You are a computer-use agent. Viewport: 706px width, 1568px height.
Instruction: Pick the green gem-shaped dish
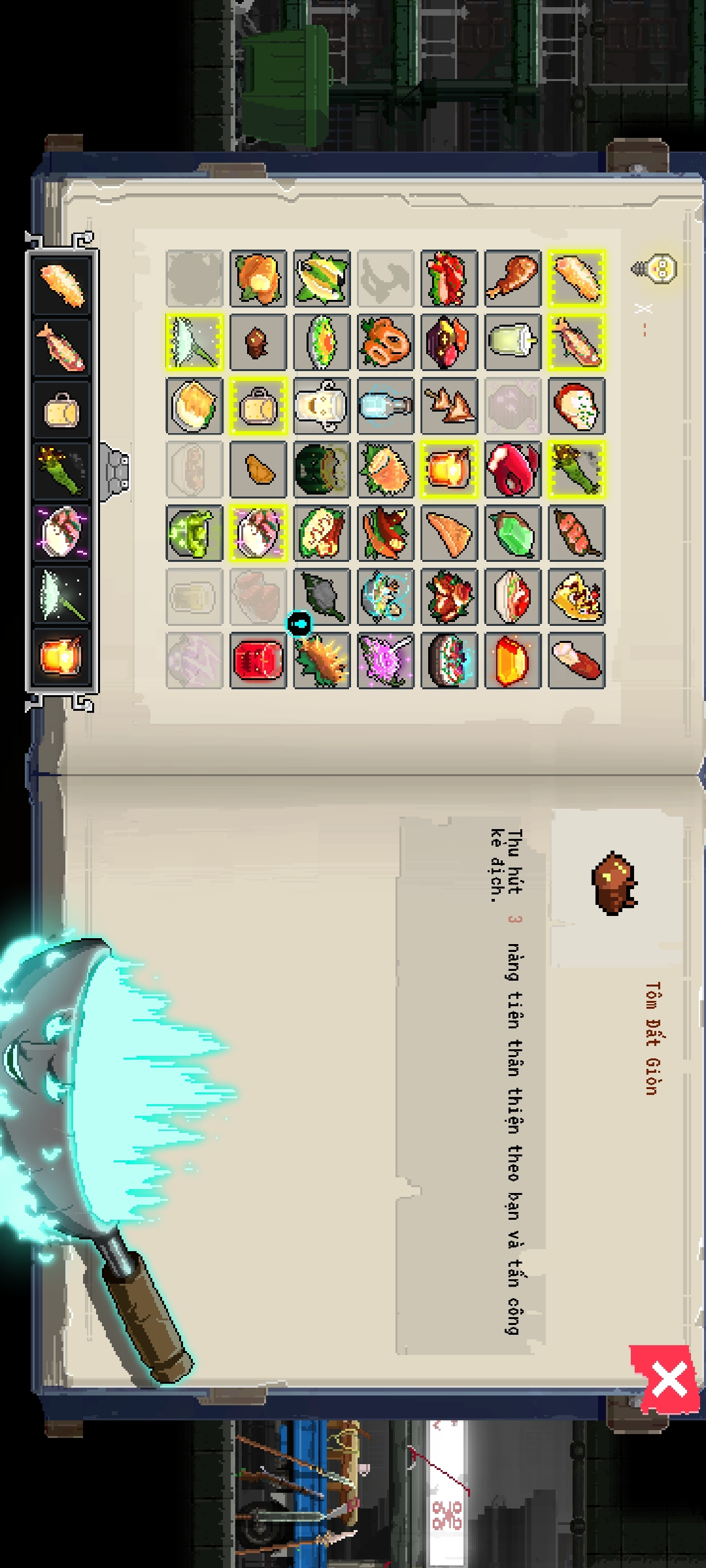coord(513,532)
